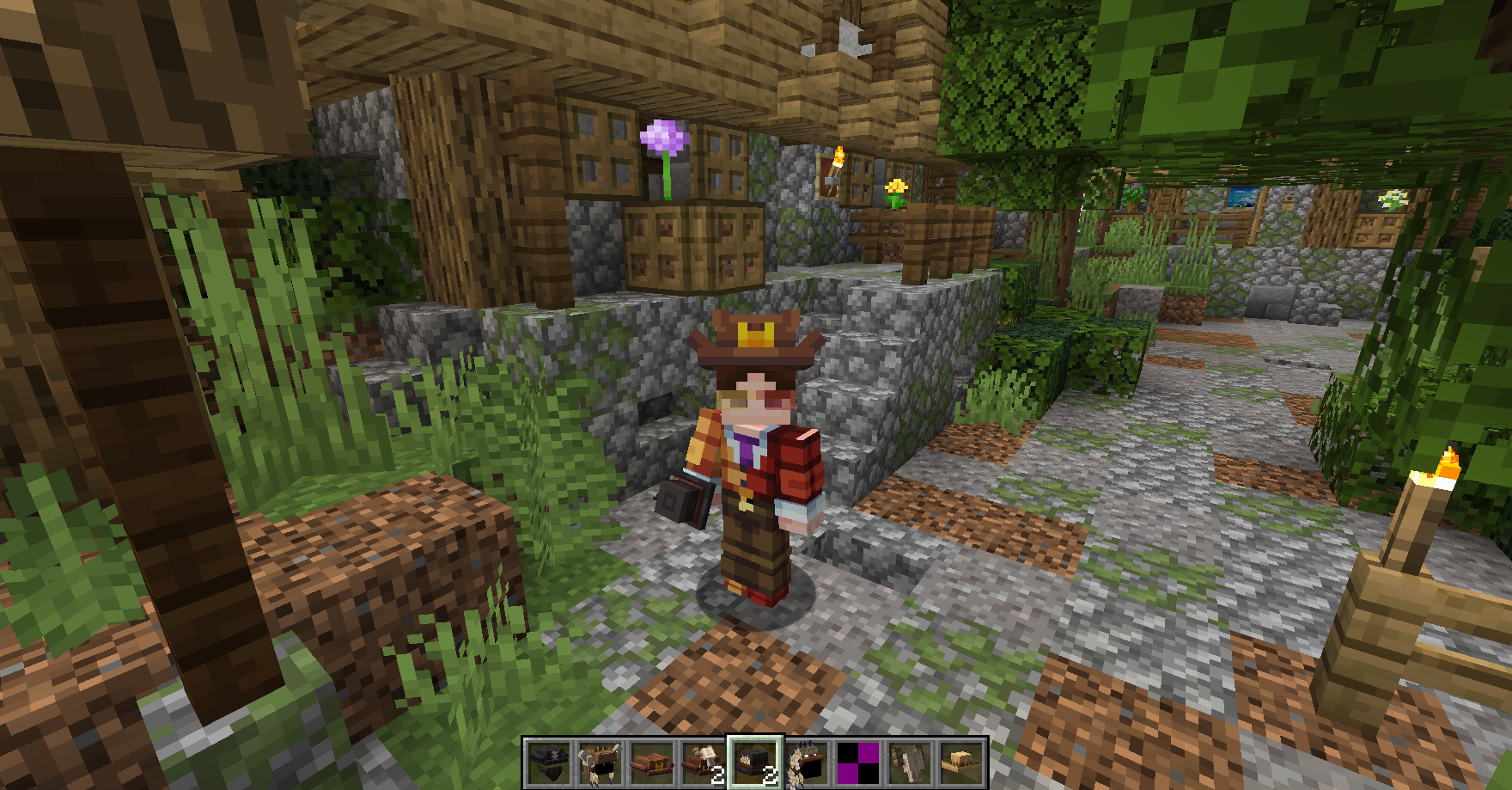Choose the feathered headdress hotbar slot

click(x=807, y=762)
